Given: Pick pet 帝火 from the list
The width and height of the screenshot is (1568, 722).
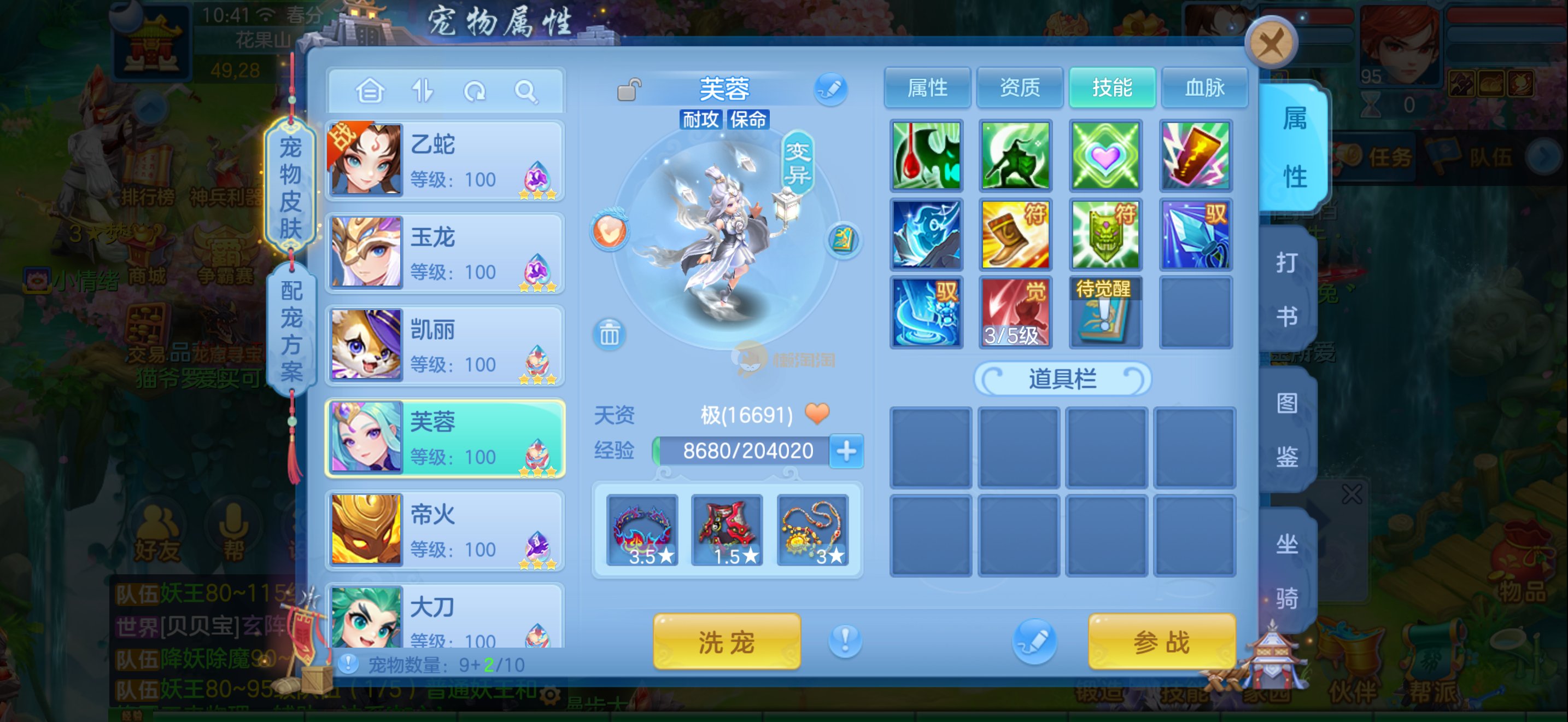Looking at the screenshot, I should [x=444, y=531].
